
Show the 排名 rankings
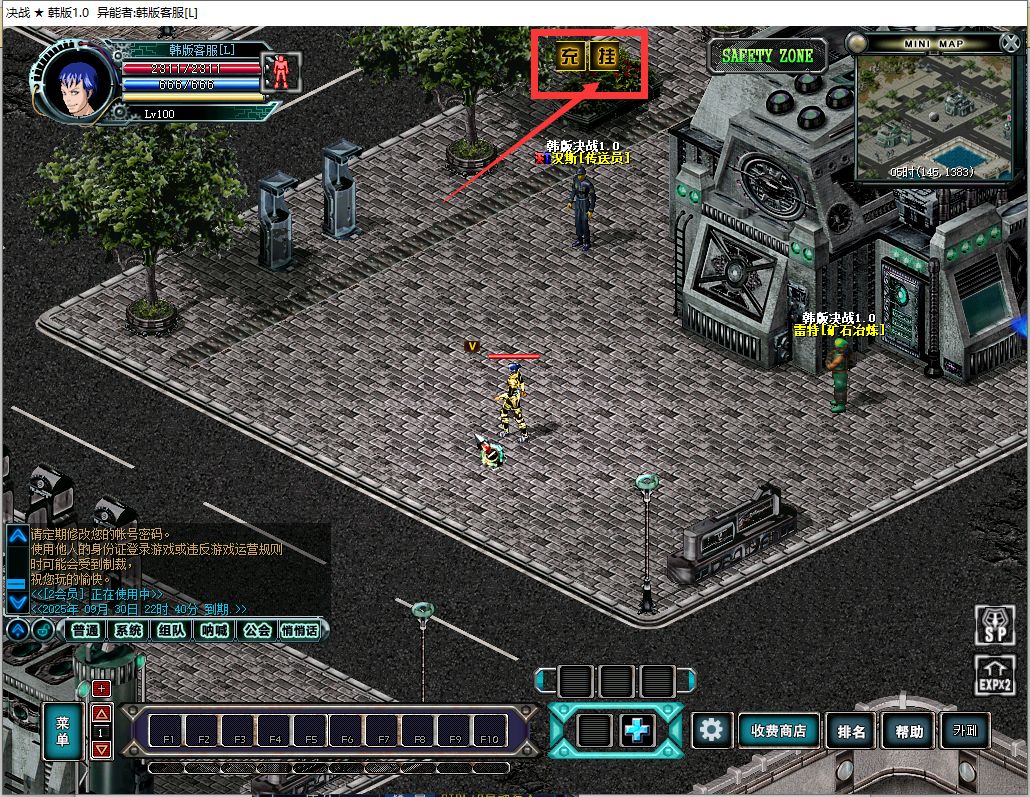[851, 731]
